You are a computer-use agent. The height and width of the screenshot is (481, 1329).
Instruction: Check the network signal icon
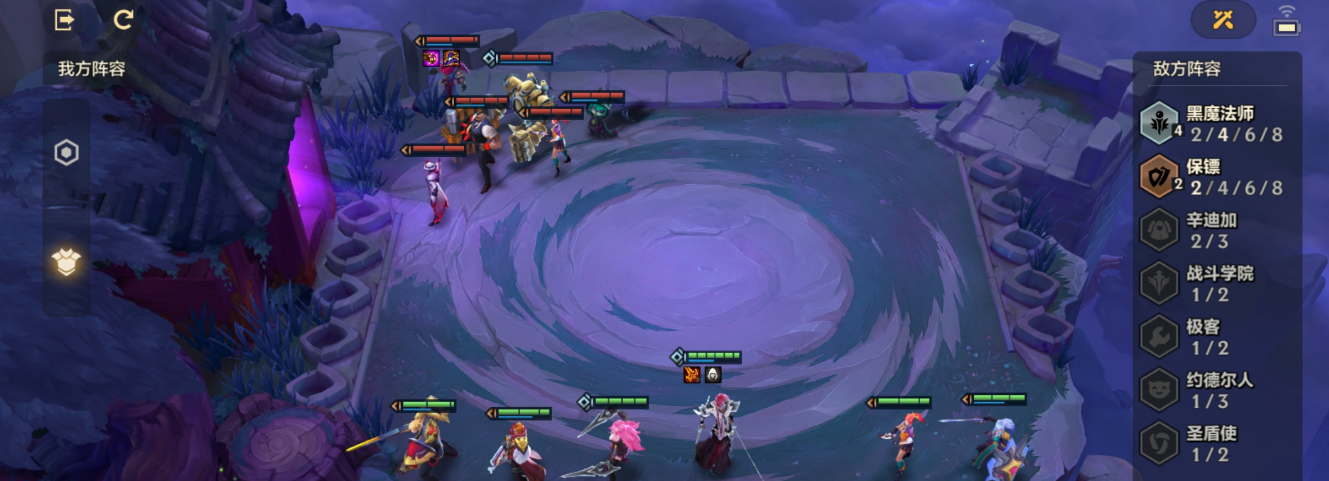[x=1286, y=21]
